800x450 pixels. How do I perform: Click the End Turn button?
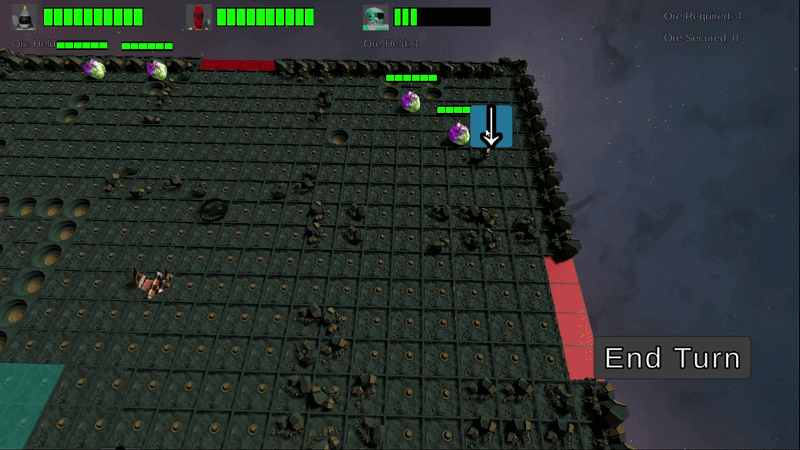(x=673, y=358)
